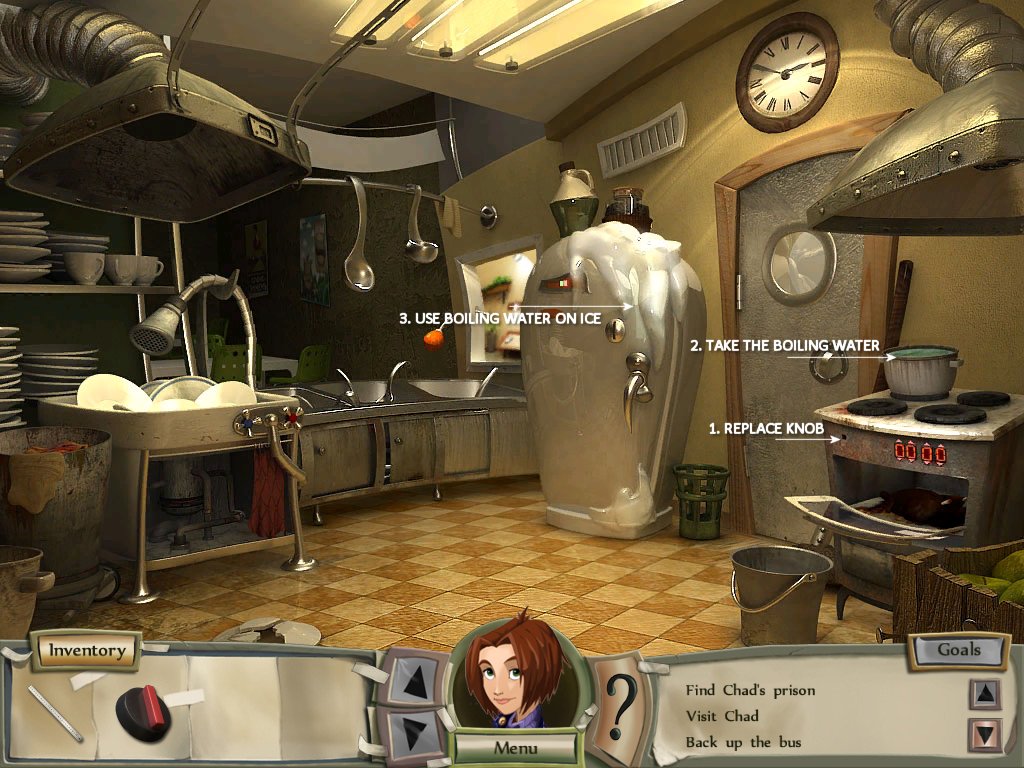Select the 'Find Chad's prison' goal

click(750, 690)
